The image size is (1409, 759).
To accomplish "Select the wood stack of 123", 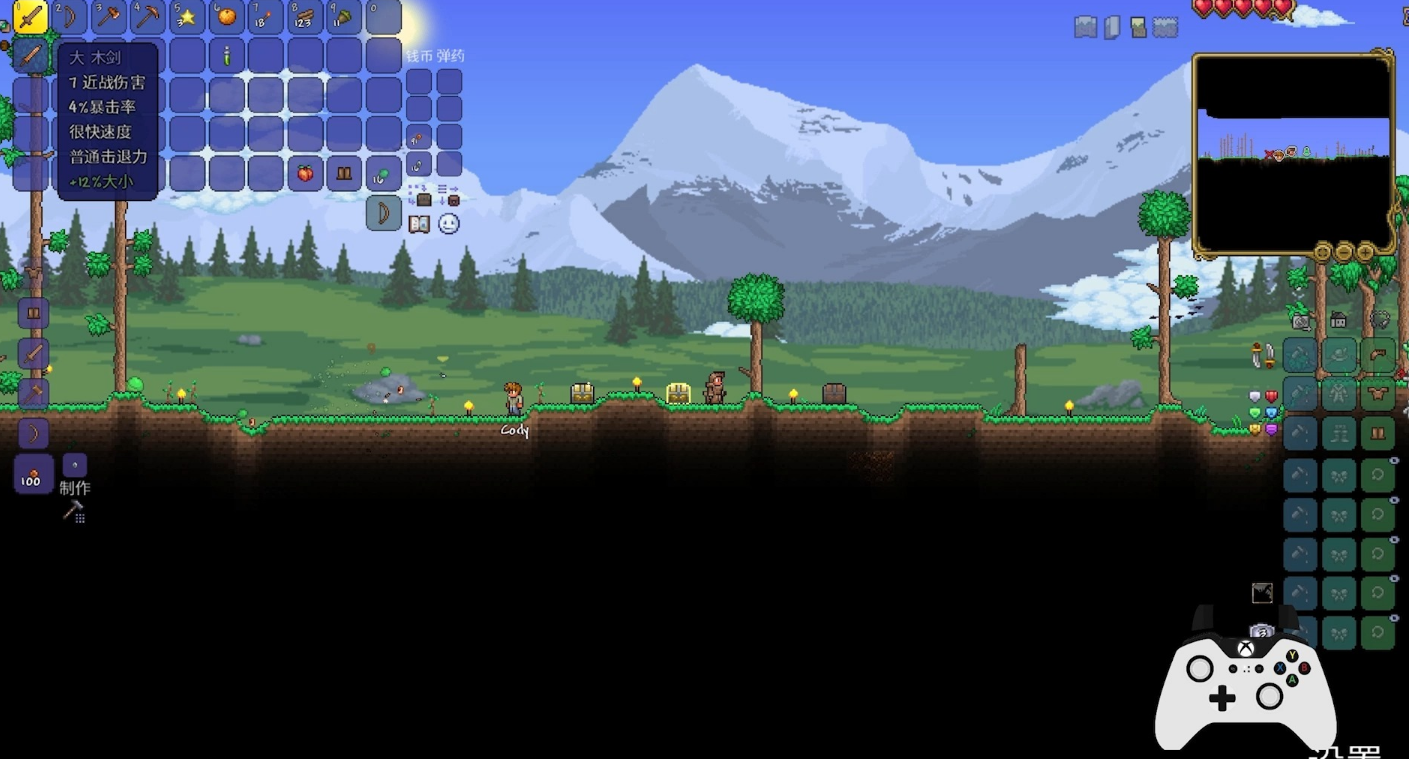I will (x=305, y=16).
